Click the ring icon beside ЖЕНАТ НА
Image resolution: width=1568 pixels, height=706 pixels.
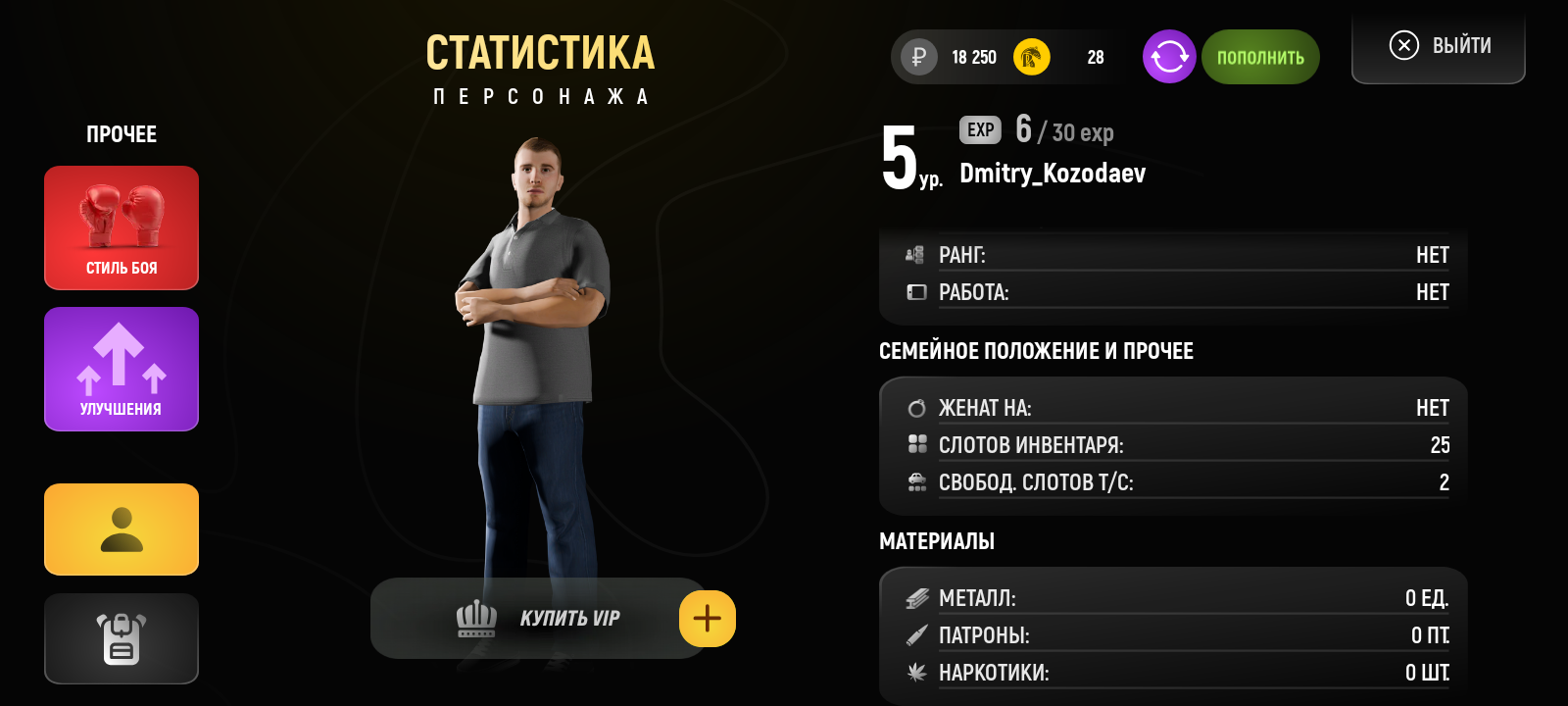point(916,406)
